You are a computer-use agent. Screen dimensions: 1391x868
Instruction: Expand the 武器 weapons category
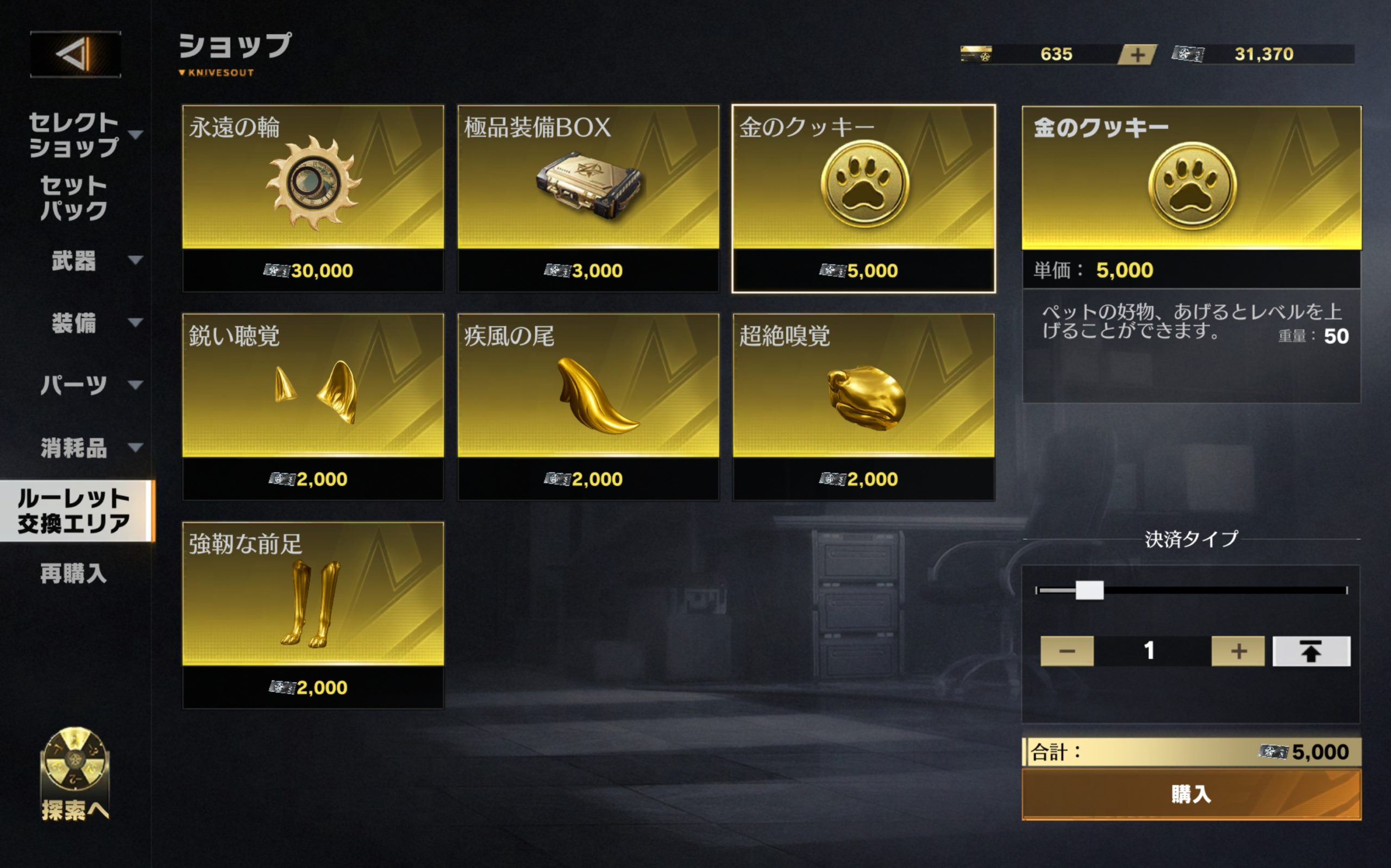click(74, 261)
